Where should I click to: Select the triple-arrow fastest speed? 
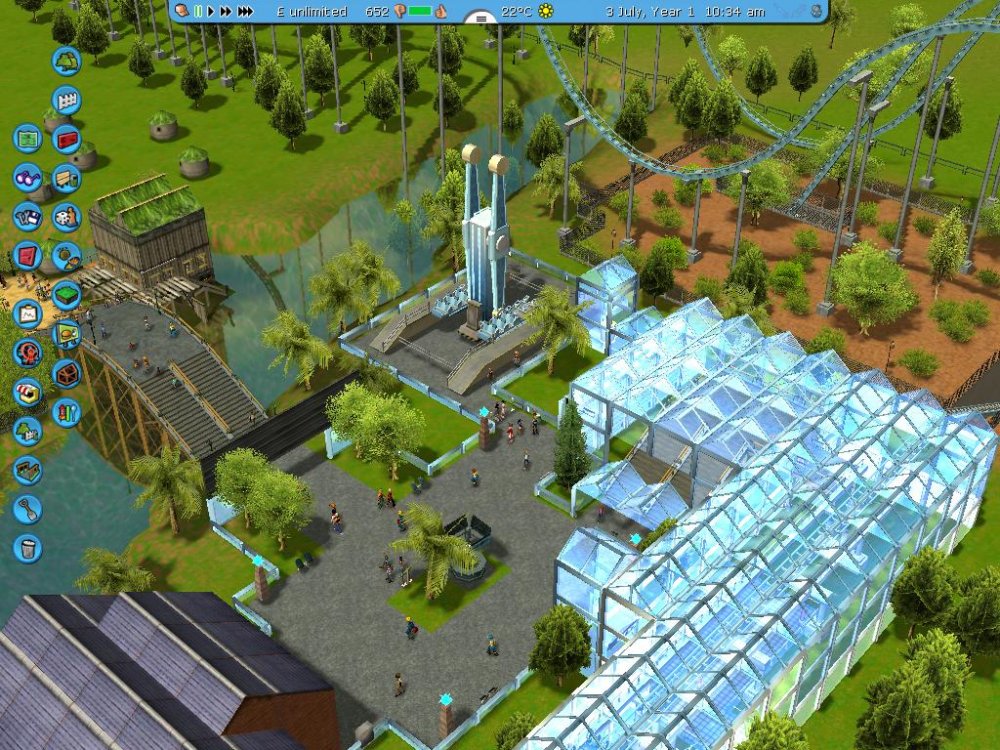click(245, 11)
